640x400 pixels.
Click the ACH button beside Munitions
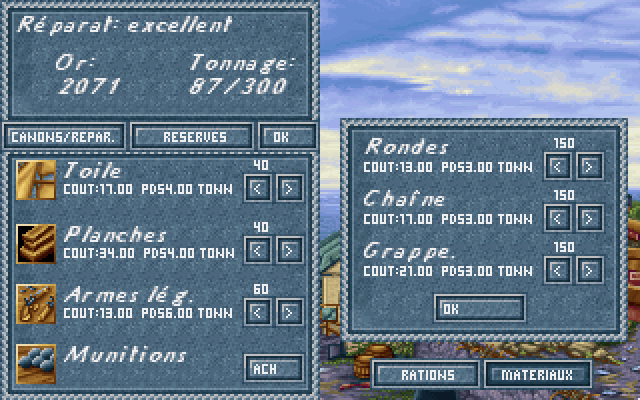pyautogui.click(x=272, y=368)
